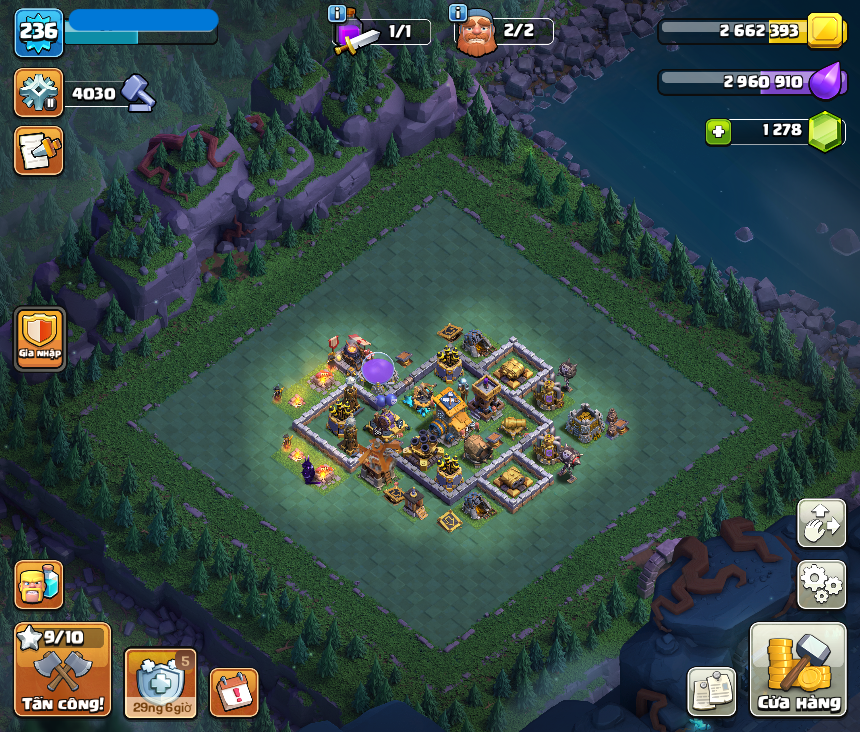
Task: Open the gear settings button
Action: [x=821, y=584]
